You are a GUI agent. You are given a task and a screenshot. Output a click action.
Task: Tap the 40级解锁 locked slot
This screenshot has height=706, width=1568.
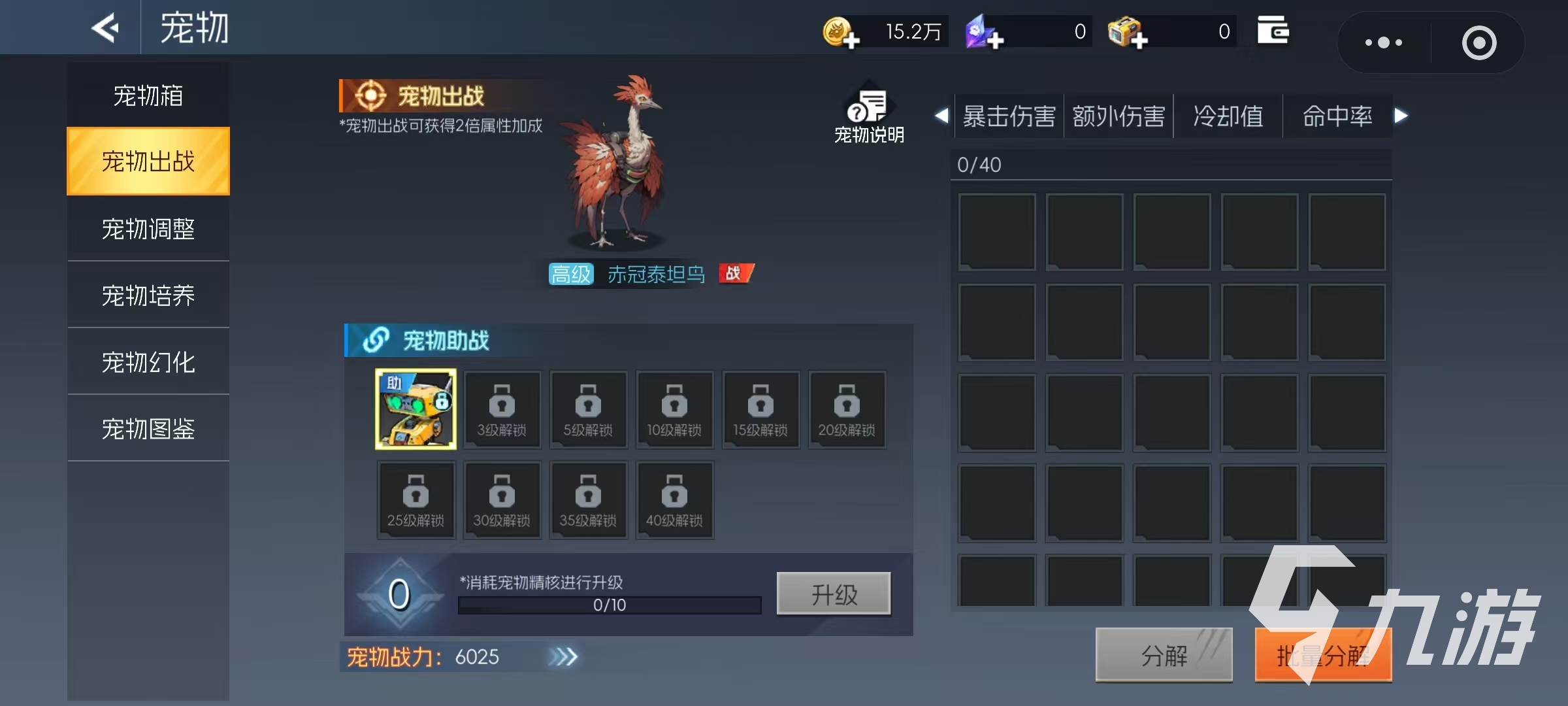coord(674,500)
